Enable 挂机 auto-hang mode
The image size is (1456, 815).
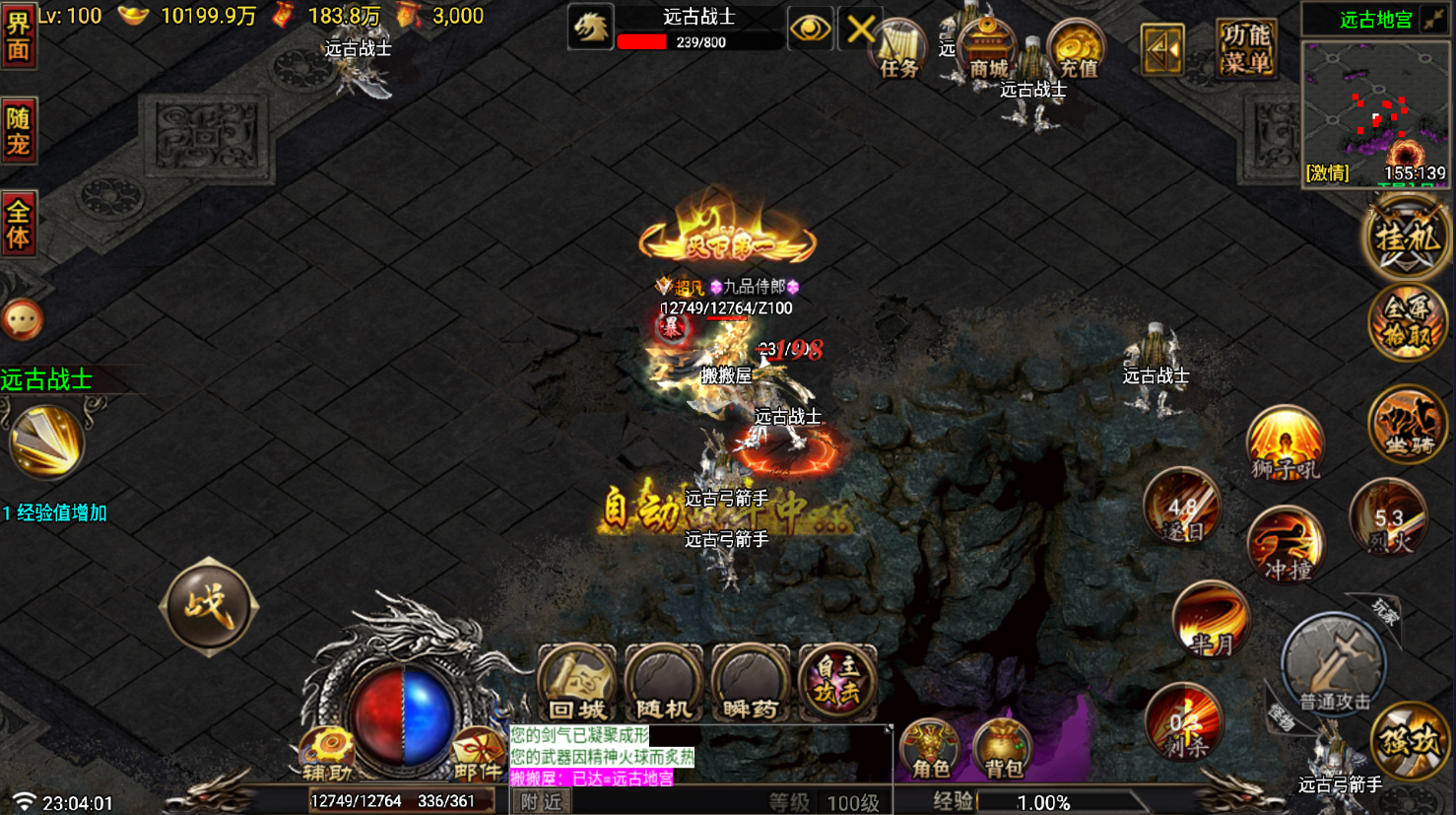point(1407,237)
